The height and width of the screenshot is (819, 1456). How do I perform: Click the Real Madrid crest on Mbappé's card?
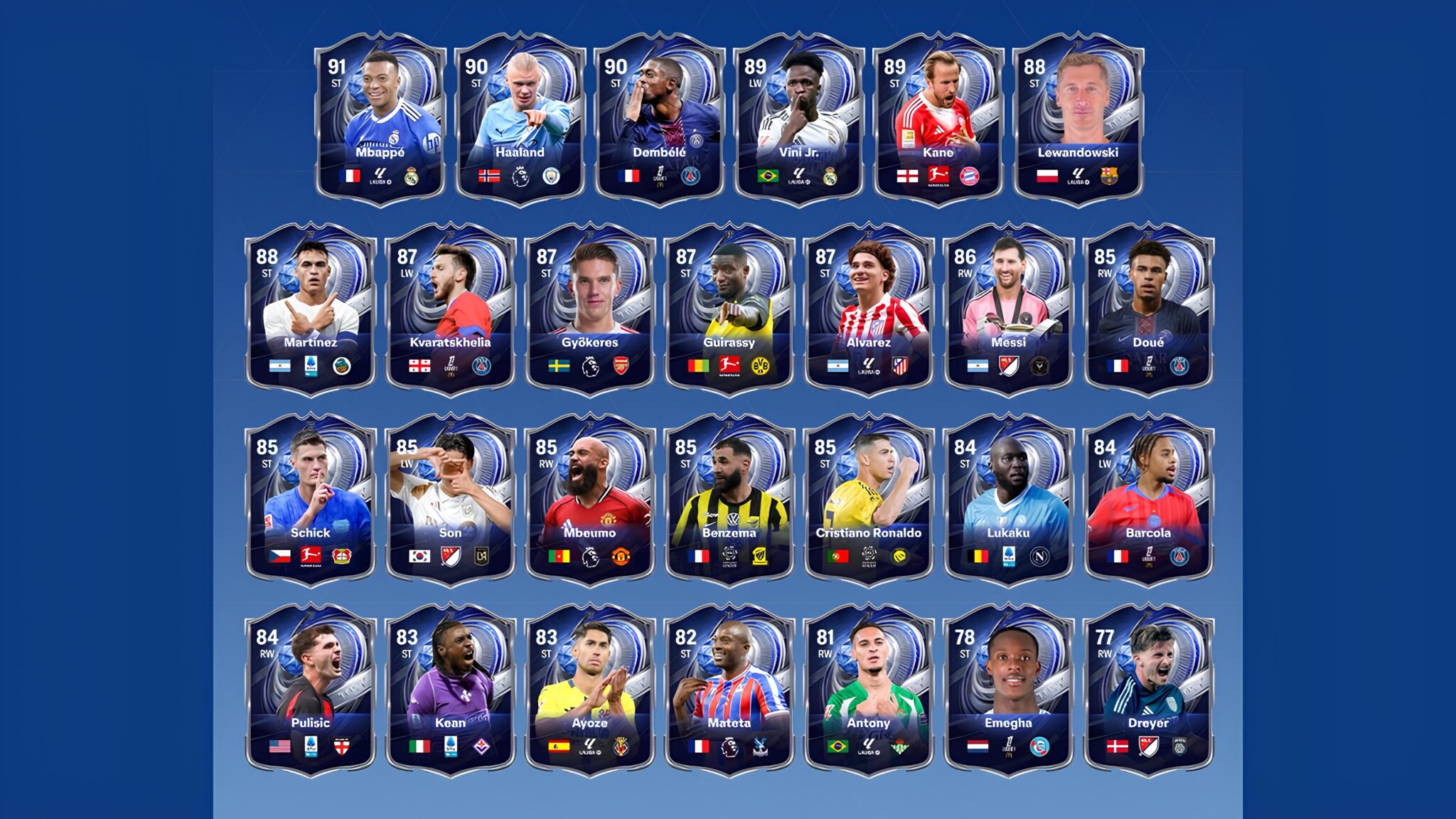click(x=412, y=175)
